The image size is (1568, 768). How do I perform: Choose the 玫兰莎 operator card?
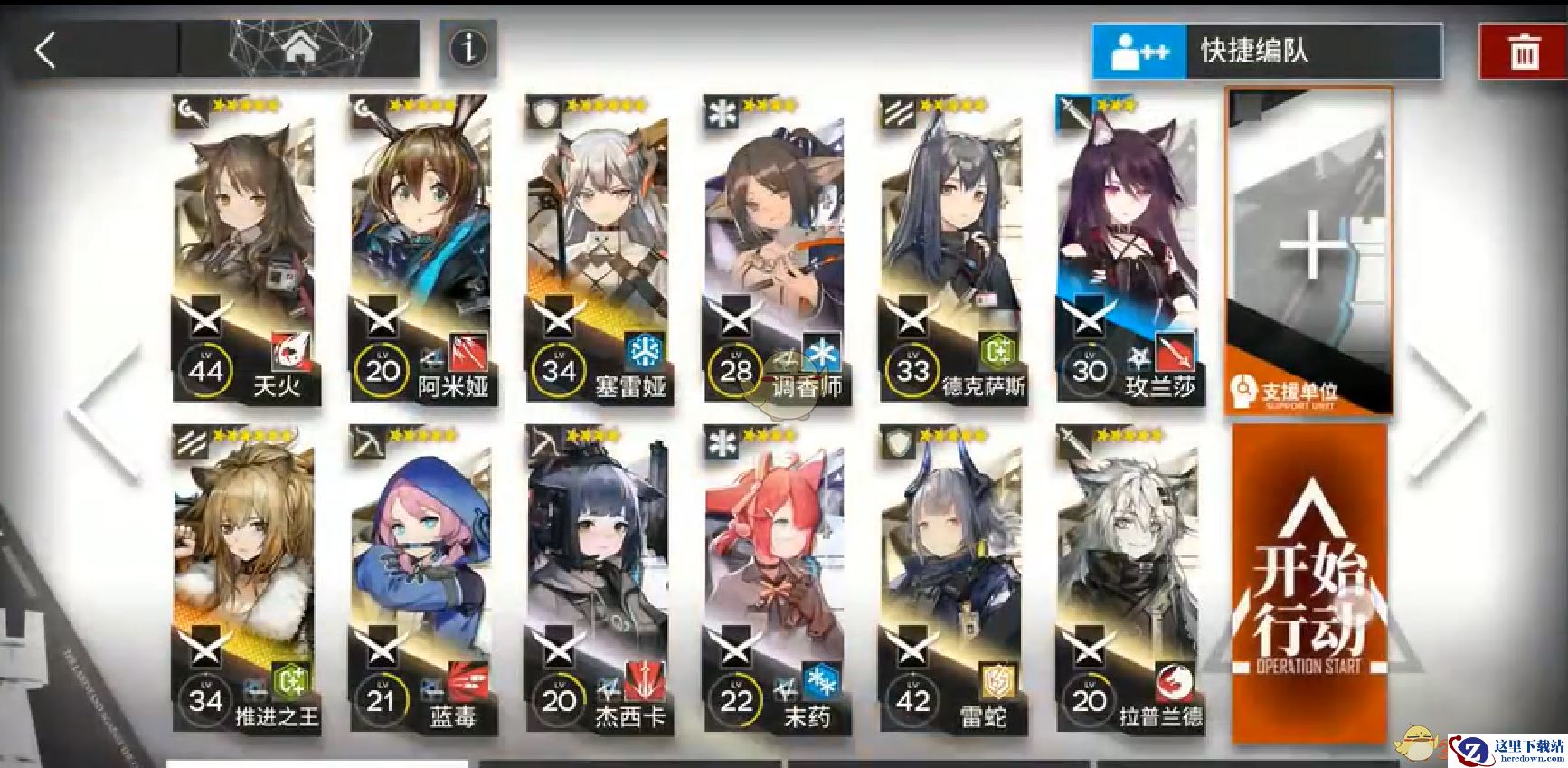[1128, 249]
